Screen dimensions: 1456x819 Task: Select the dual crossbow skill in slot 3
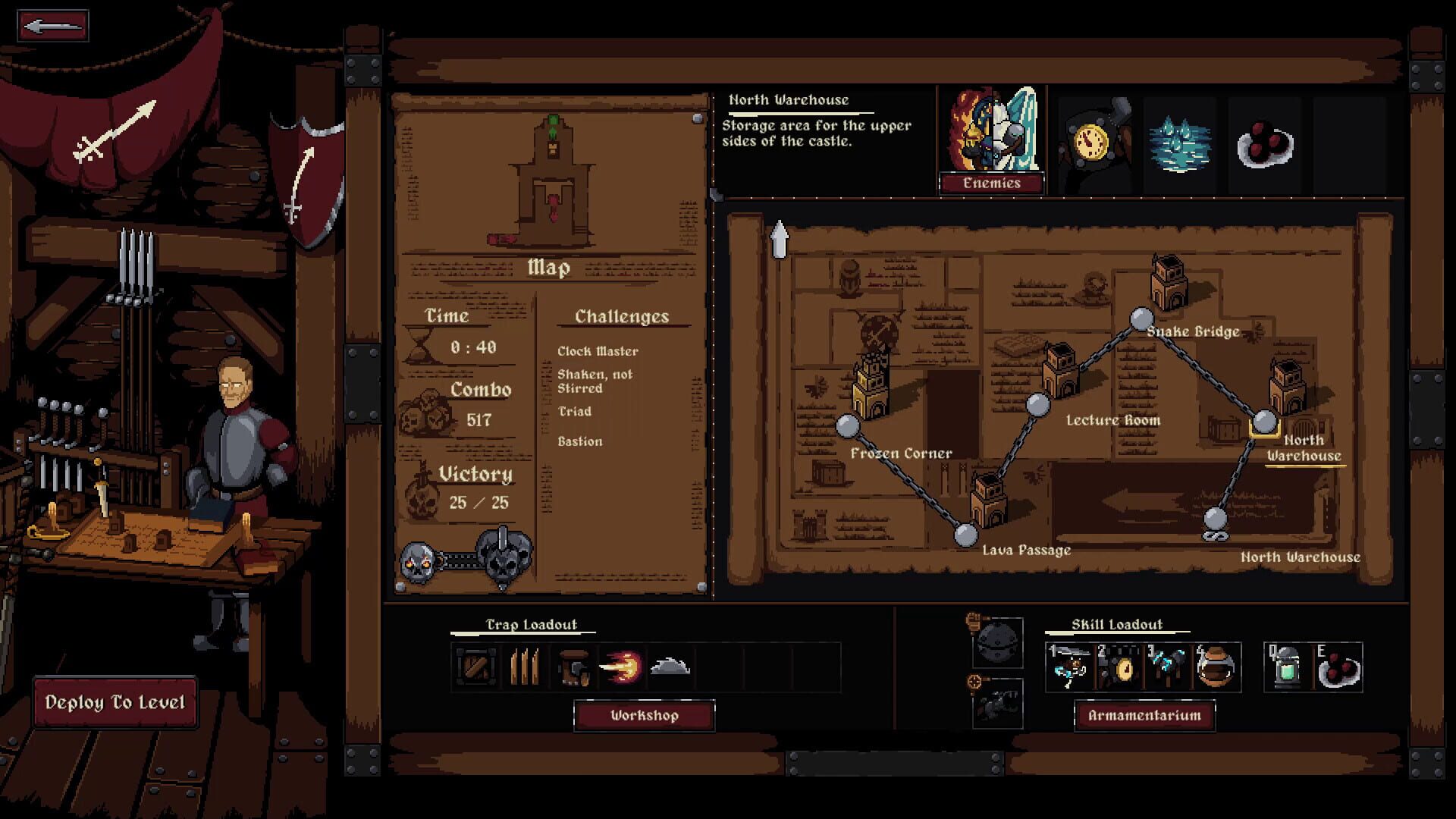coord(1169,665)
